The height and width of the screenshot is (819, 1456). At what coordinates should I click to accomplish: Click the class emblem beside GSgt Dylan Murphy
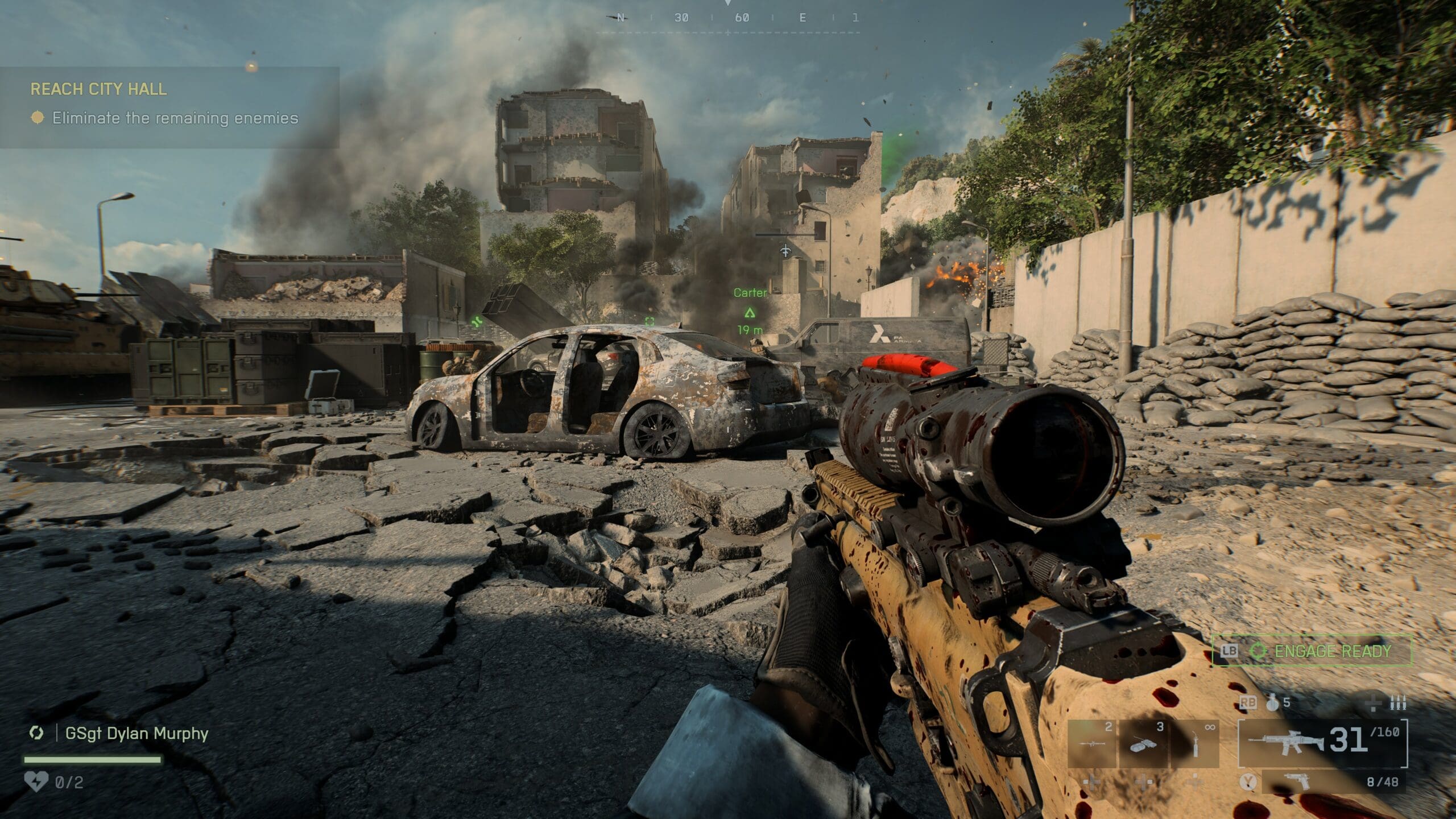36,733
